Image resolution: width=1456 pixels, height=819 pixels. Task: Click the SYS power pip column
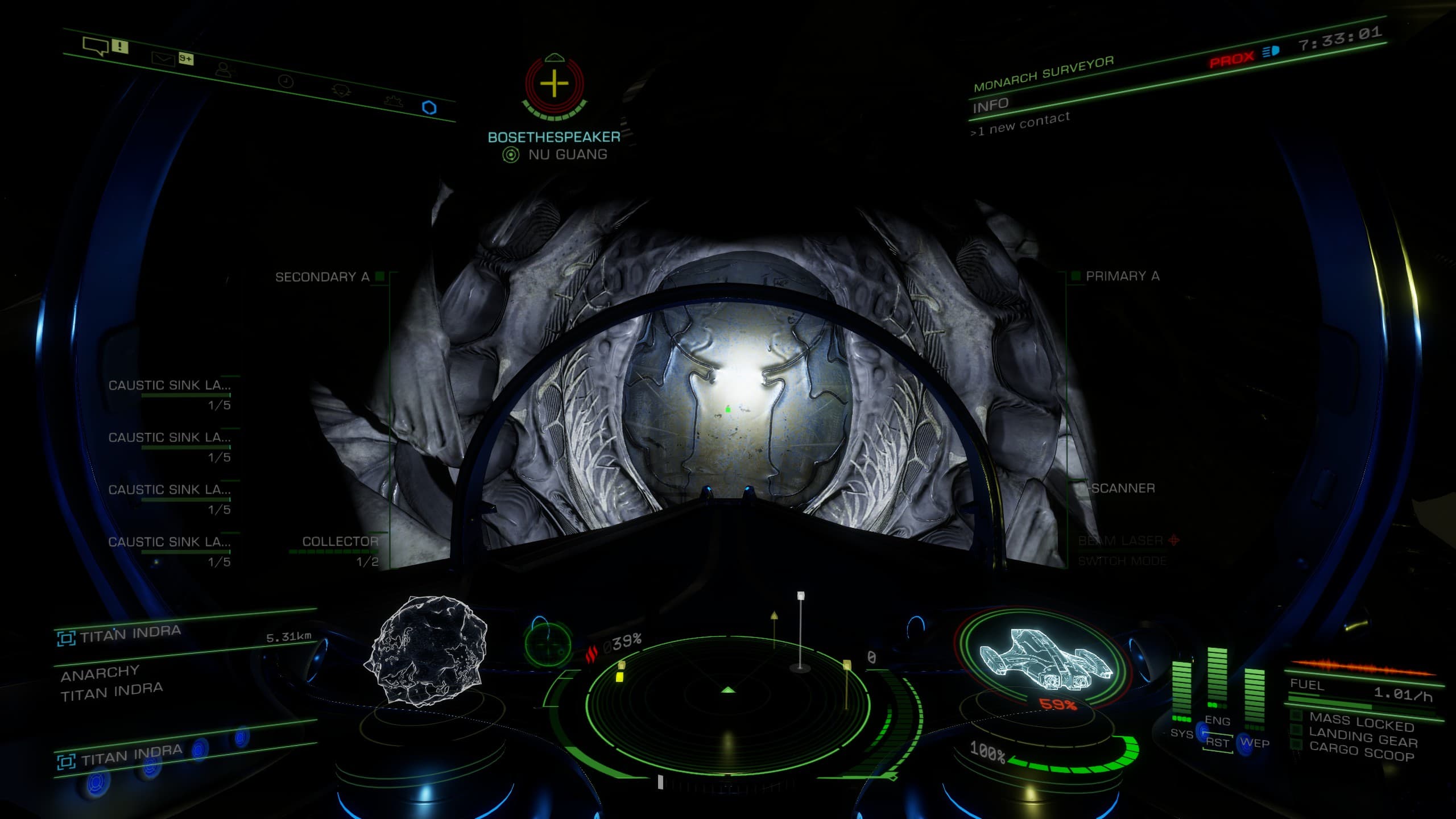pyautogui.click(x=1181, y=691)
